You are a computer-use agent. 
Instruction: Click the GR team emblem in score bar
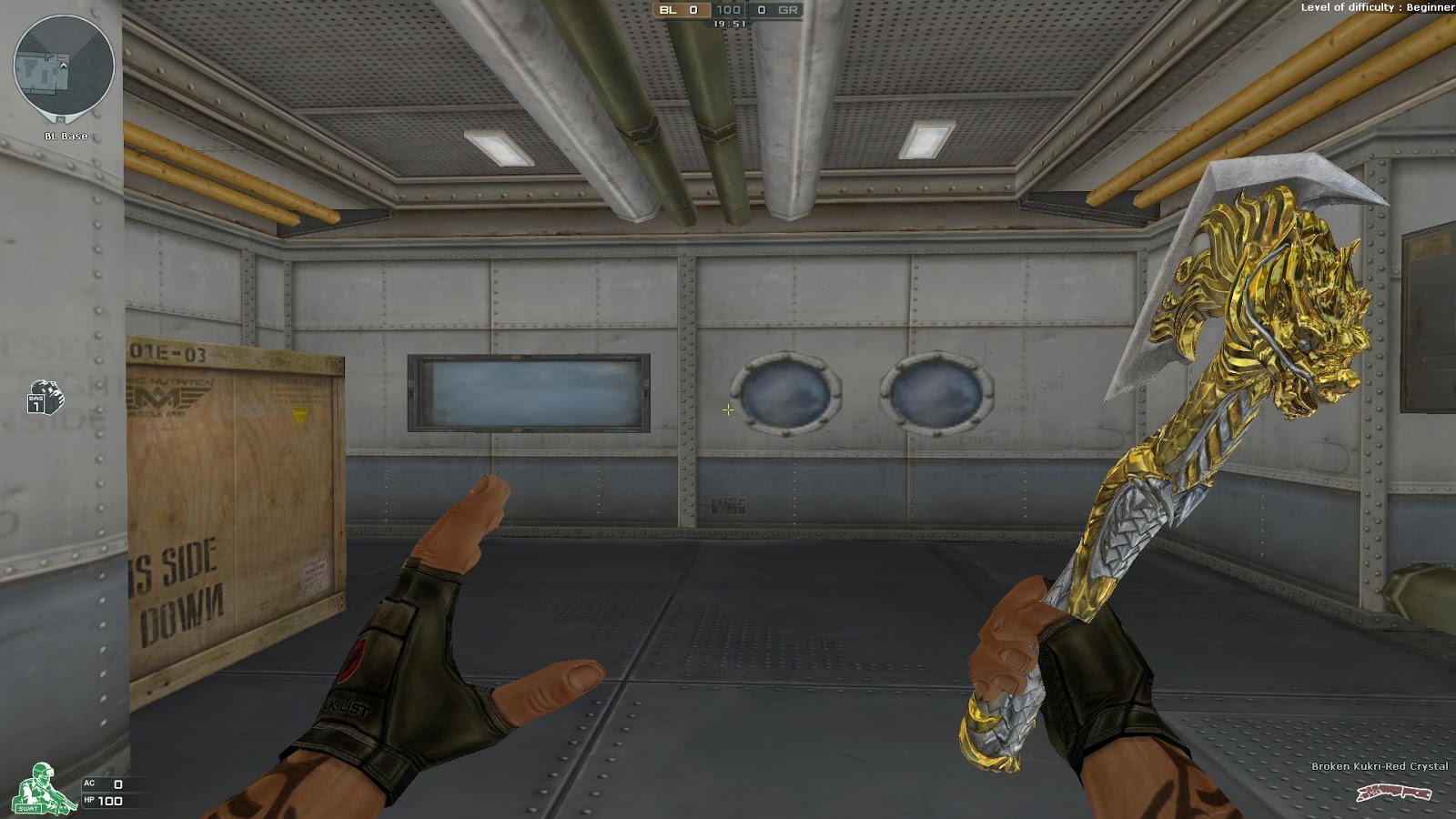tap(789, 10)
